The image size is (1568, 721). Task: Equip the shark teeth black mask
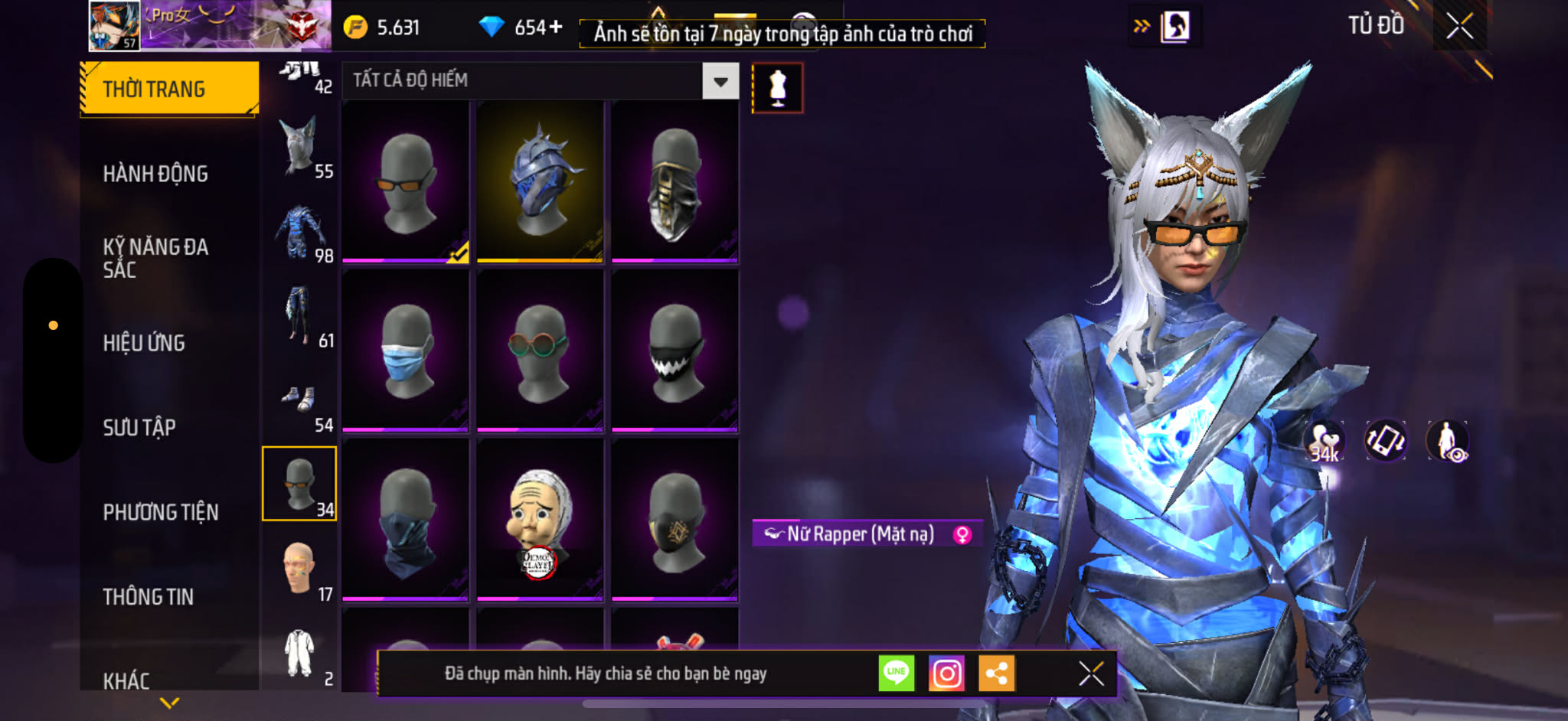(x=675, y=351)
